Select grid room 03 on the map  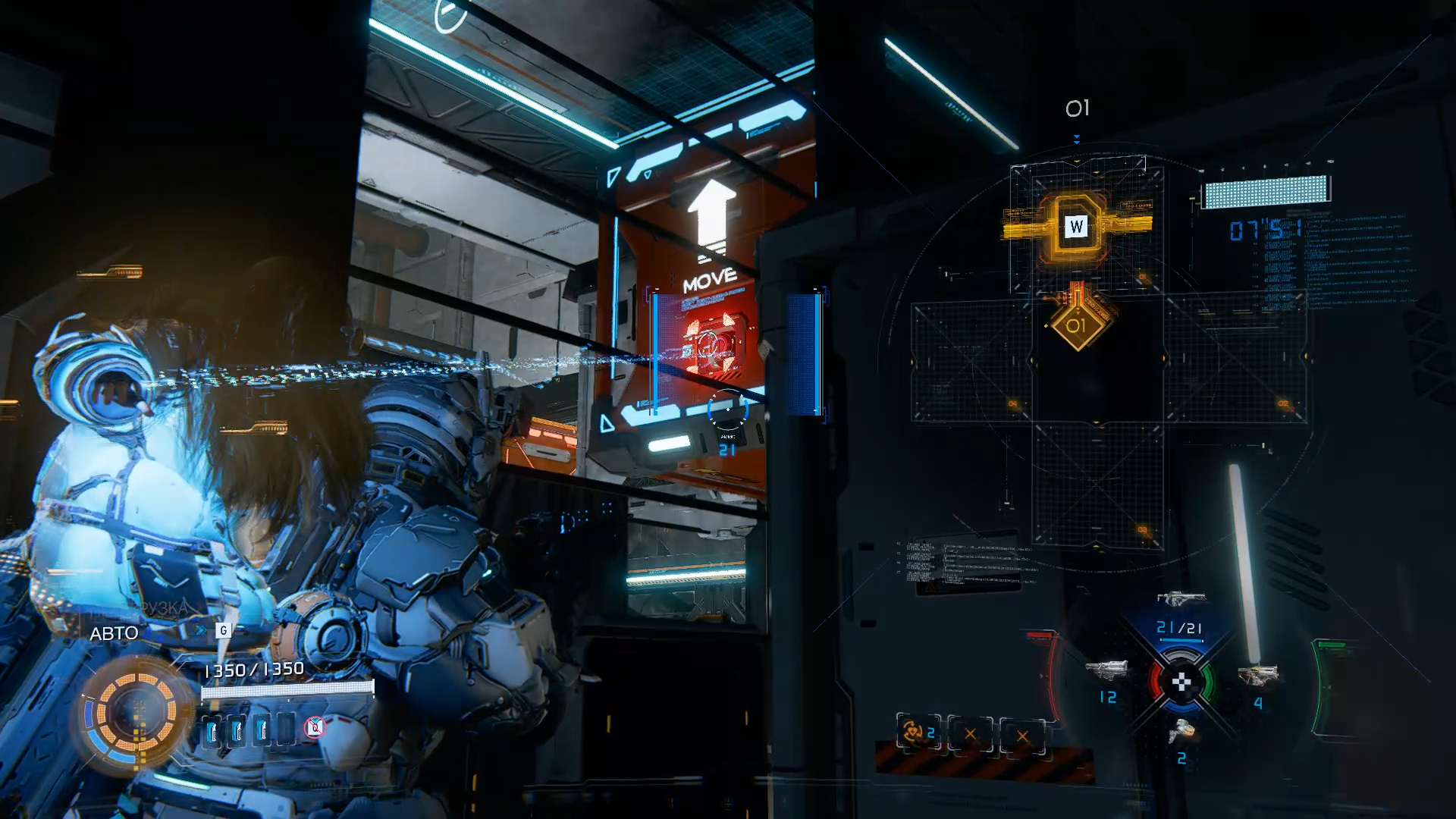(1097, 485)
